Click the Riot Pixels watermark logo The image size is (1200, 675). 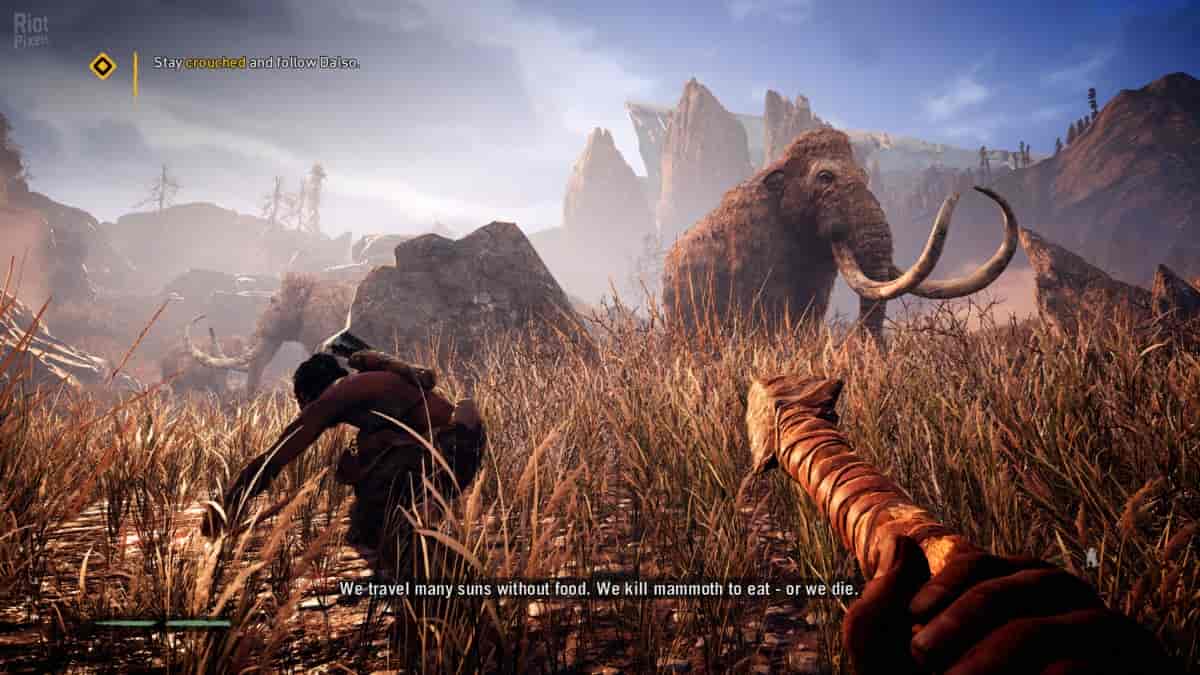pos(31,31)
